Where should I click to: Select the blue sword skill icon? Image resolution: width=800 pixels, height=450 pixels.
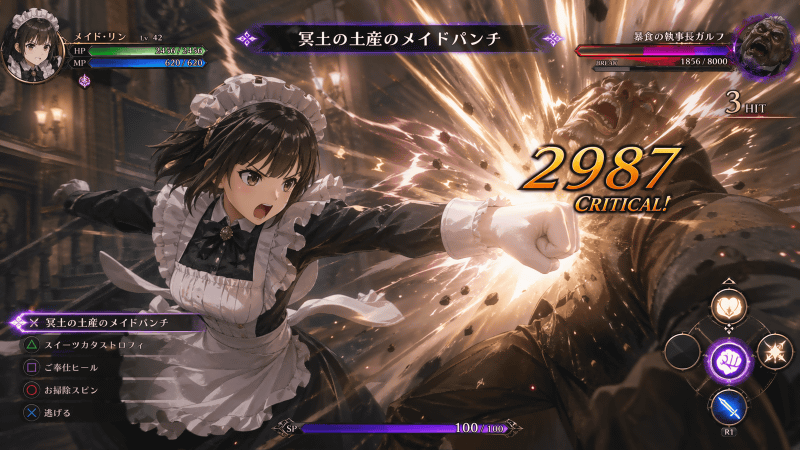tap(728, 405)
